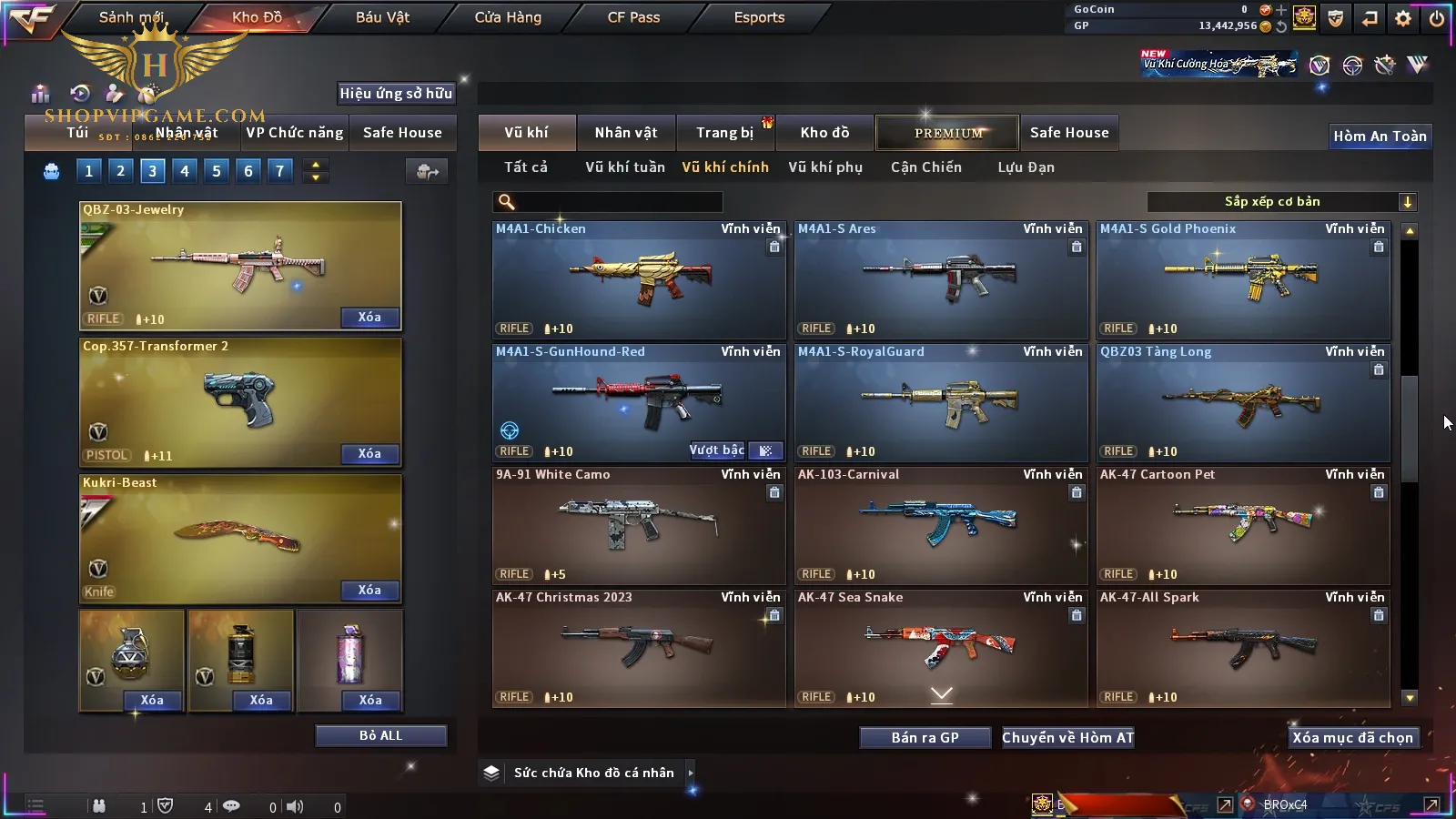Show the Cận Chiến melee category
The width and height of the screenshot is (1456, 819).
coord(925,167)
